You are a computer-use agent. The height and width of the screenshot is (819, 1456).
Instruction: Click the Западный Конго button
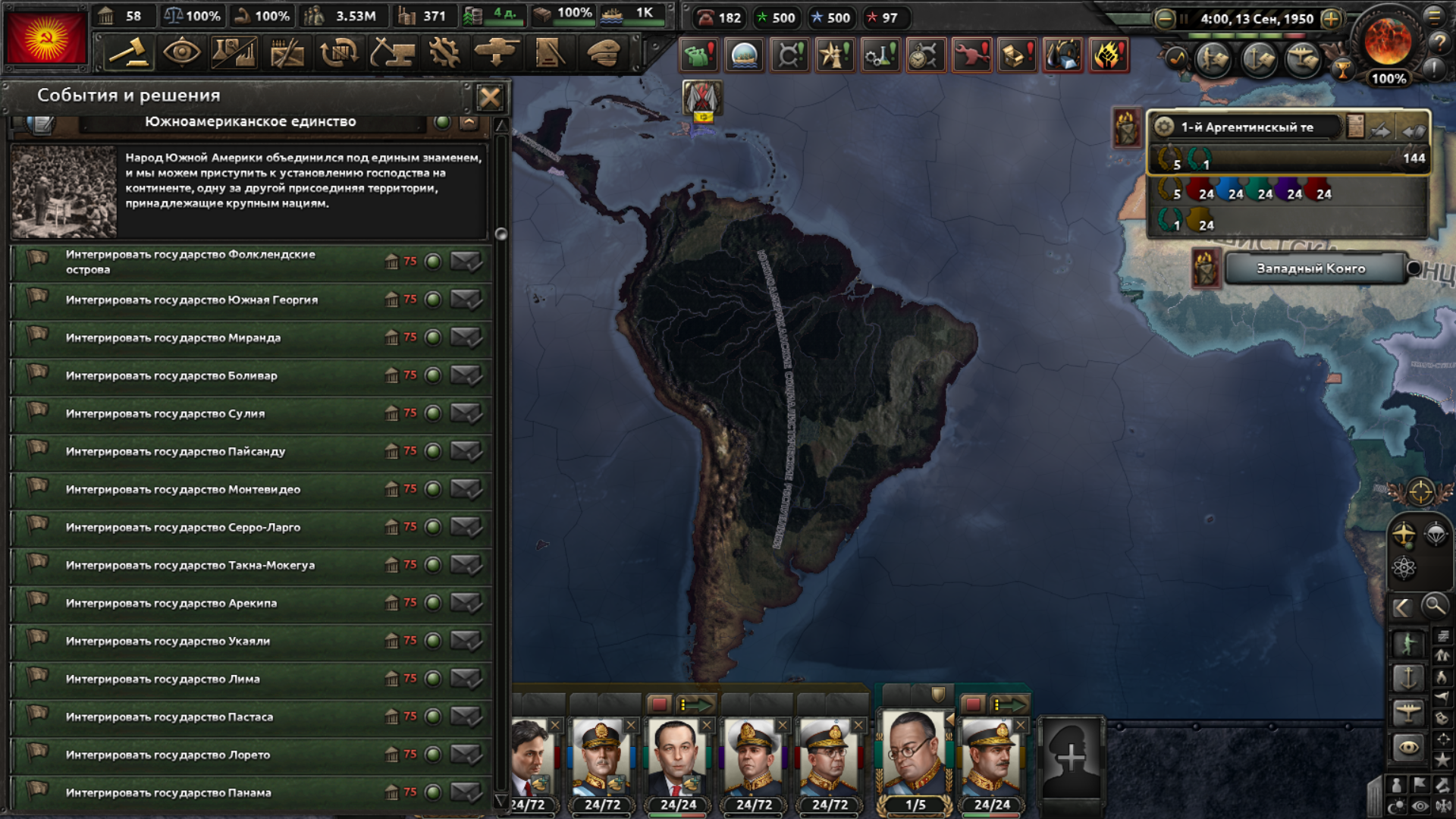tap(1310, 268)
